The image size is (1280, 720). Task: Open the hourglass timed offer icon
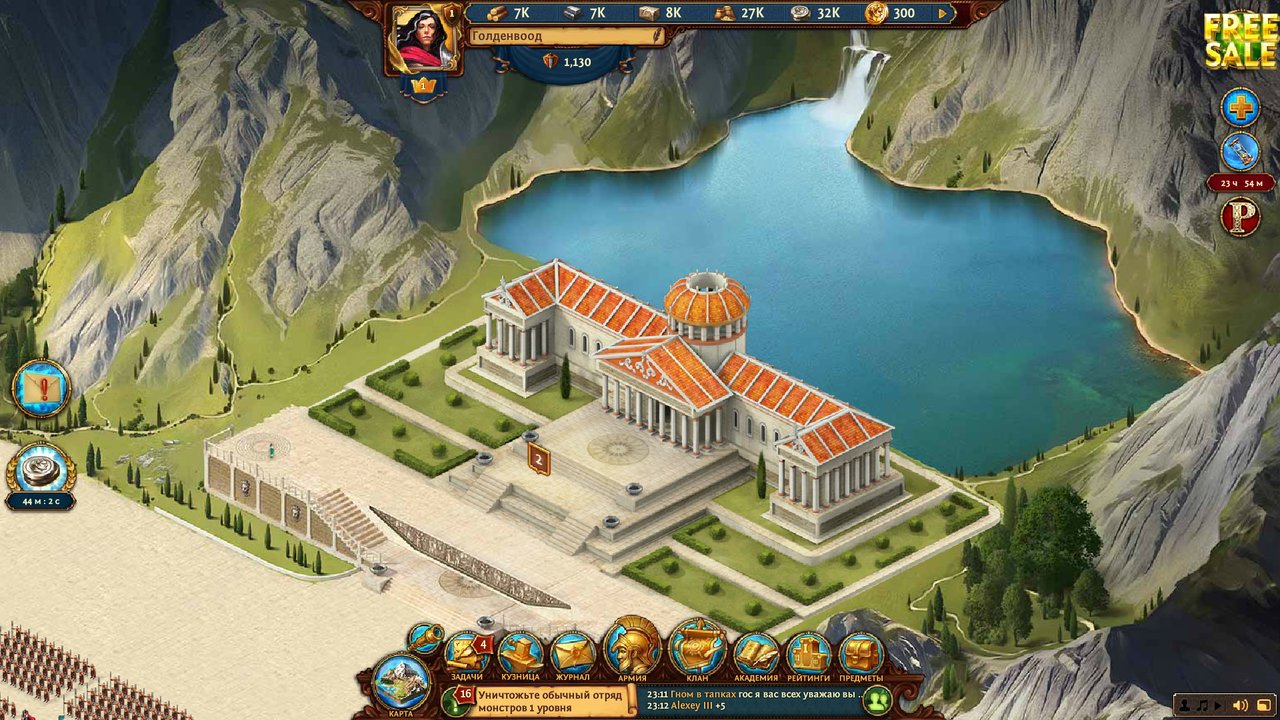pos(1240,152)
